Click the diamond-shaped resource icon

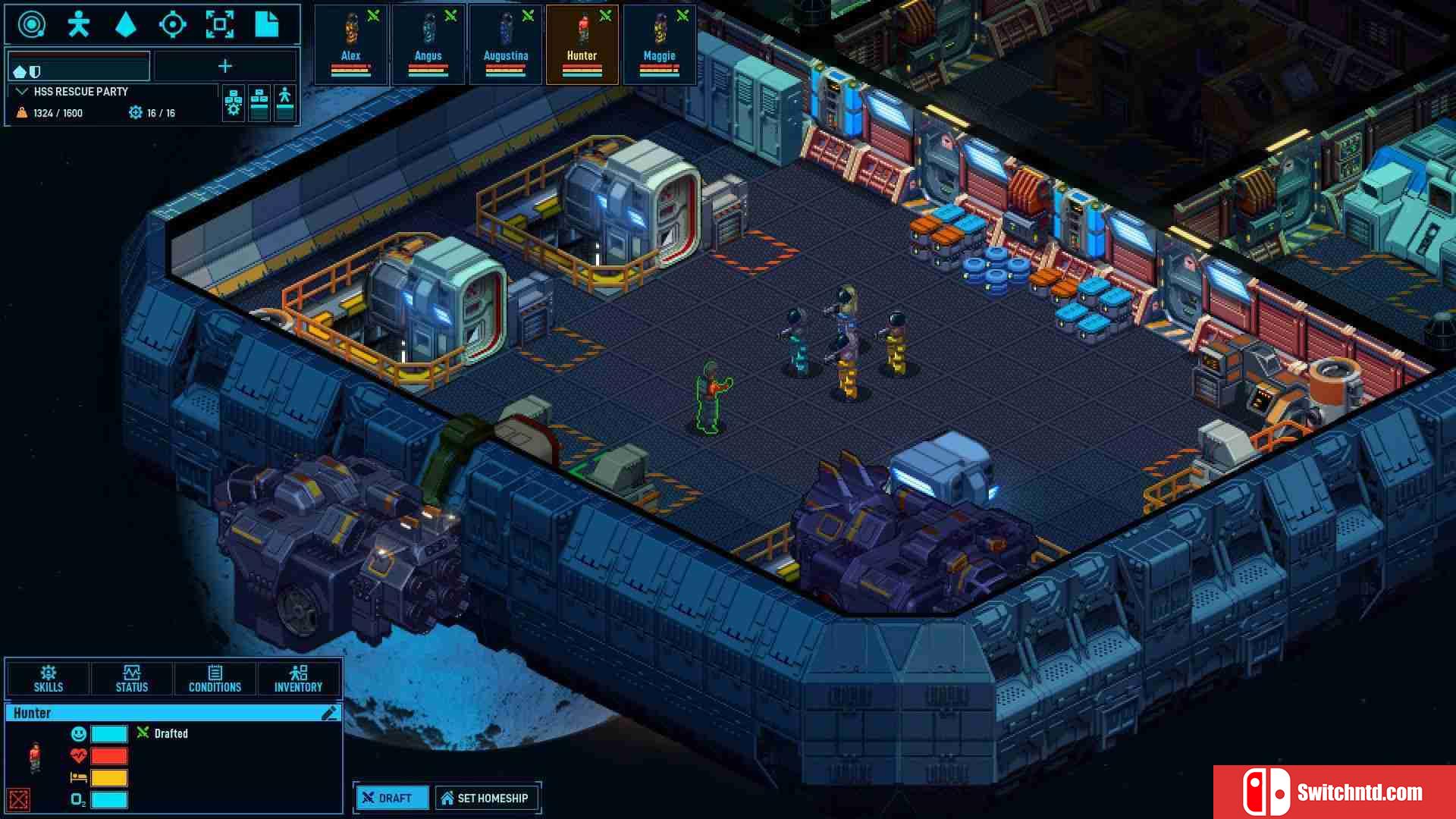126,24
